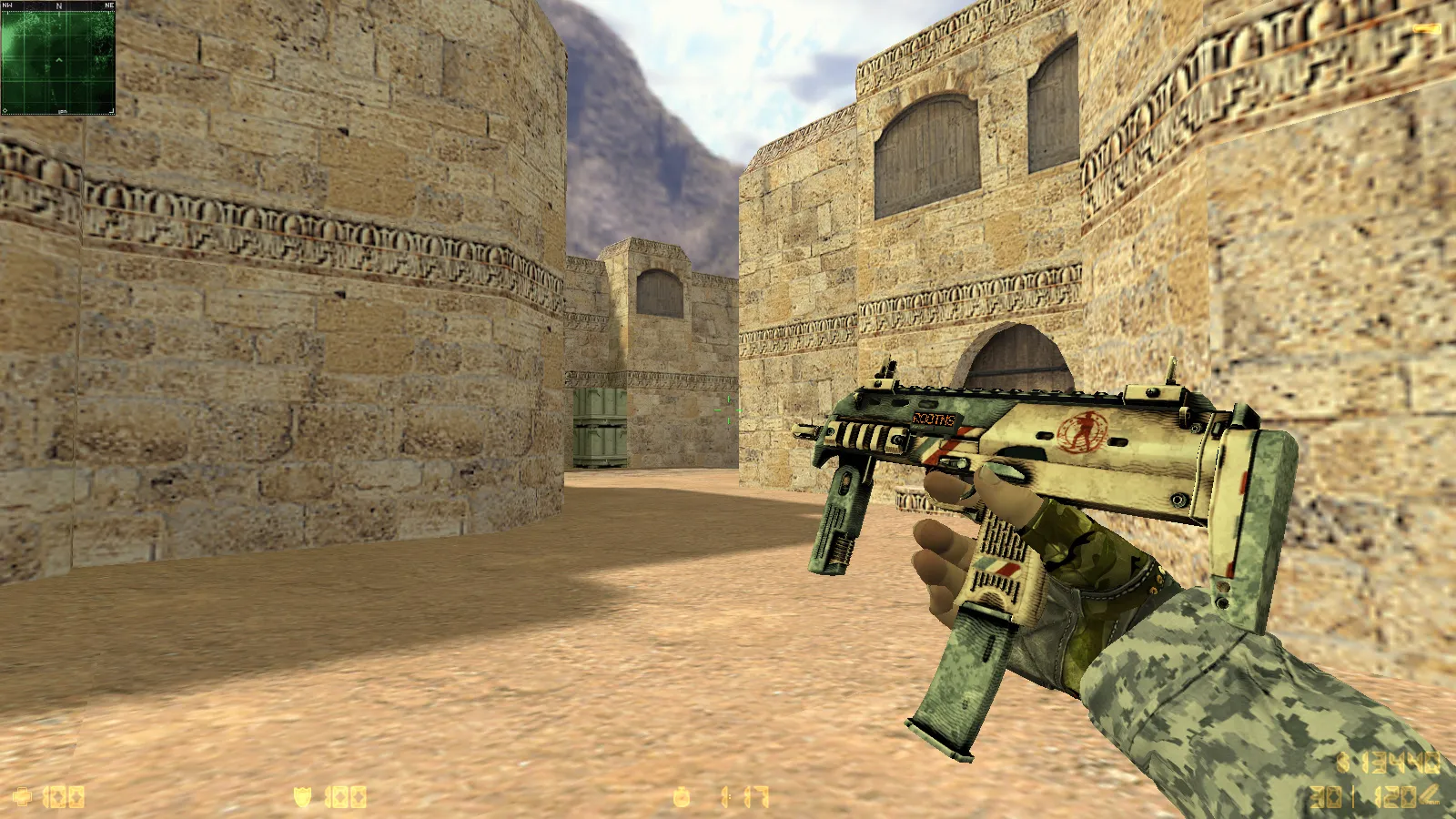
Task: Click the player arrow on the radar
Action: point(59,60)
